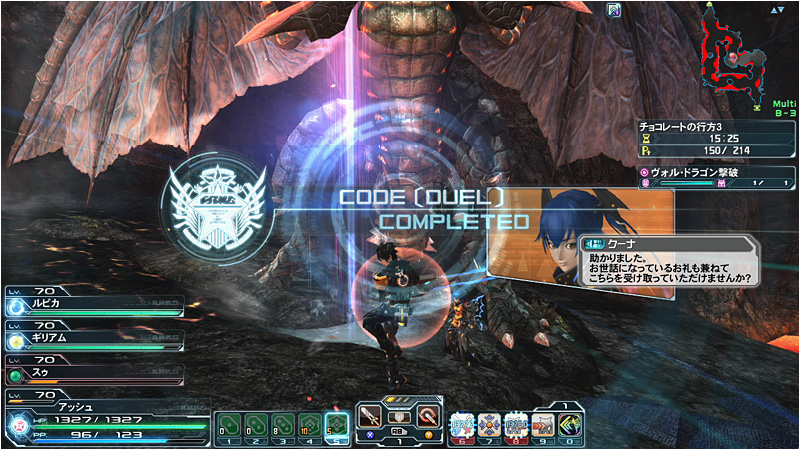Select party member ギリアム
Screen dimensions: 800x450
click(x=92, y=338)
